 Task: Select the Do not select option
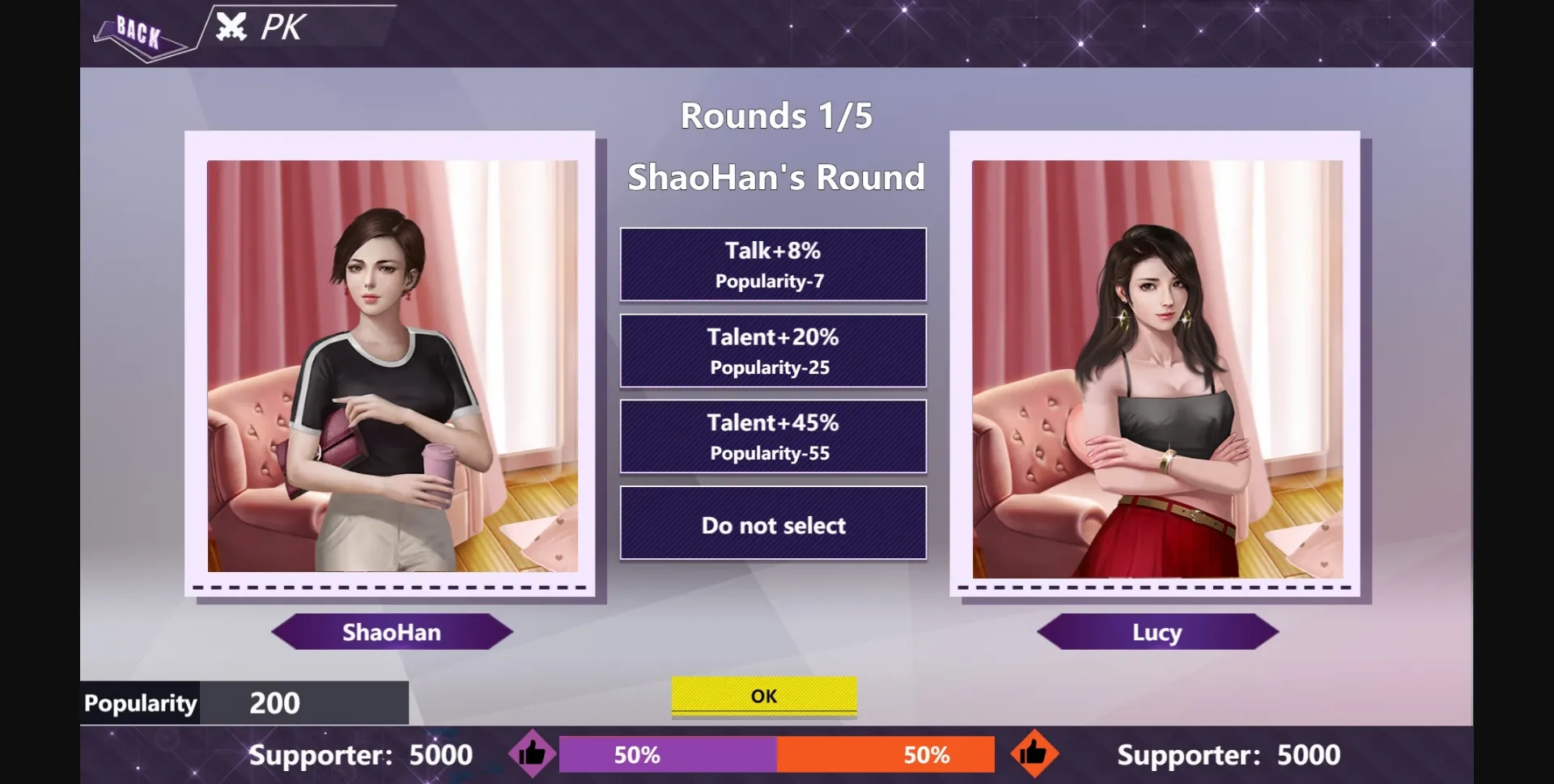point(773,523)
